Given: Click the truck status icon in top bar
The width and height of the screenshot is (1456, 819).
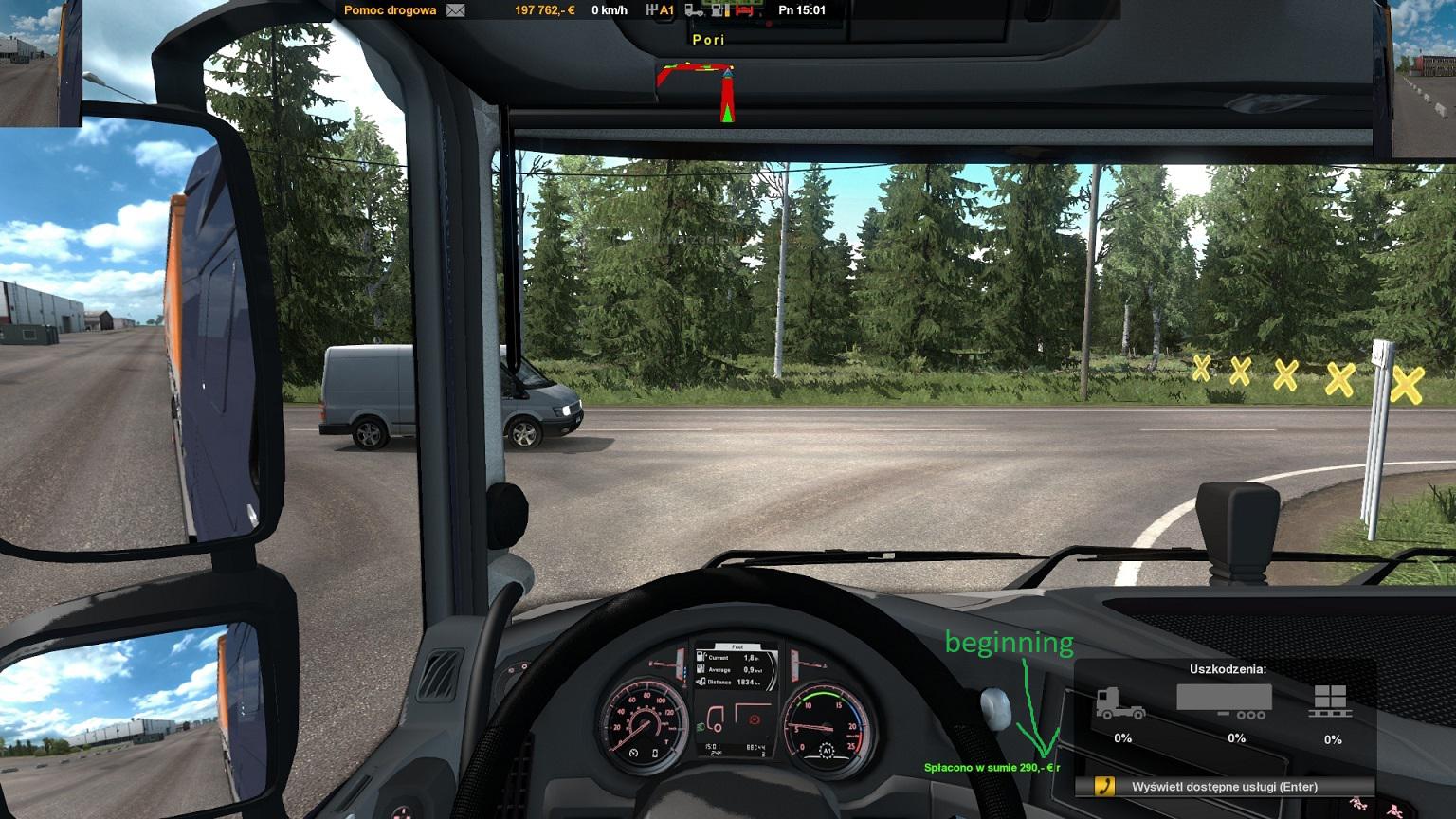Looking at the screenshot, I should tap(694, 10).
